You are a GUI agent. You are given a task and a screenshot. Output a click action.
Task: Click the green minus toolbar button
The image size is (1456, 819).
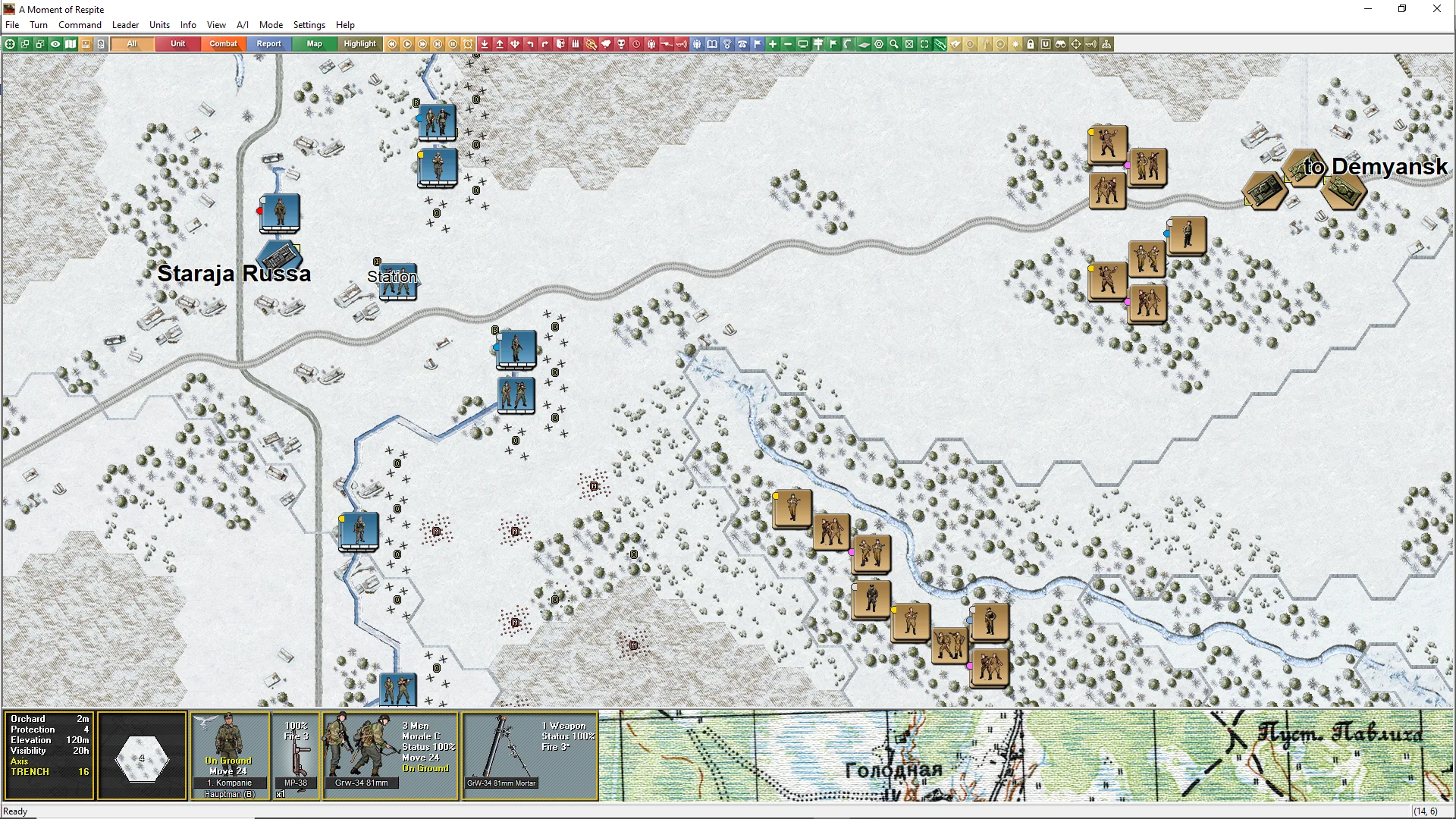click(x=788, y=44)
